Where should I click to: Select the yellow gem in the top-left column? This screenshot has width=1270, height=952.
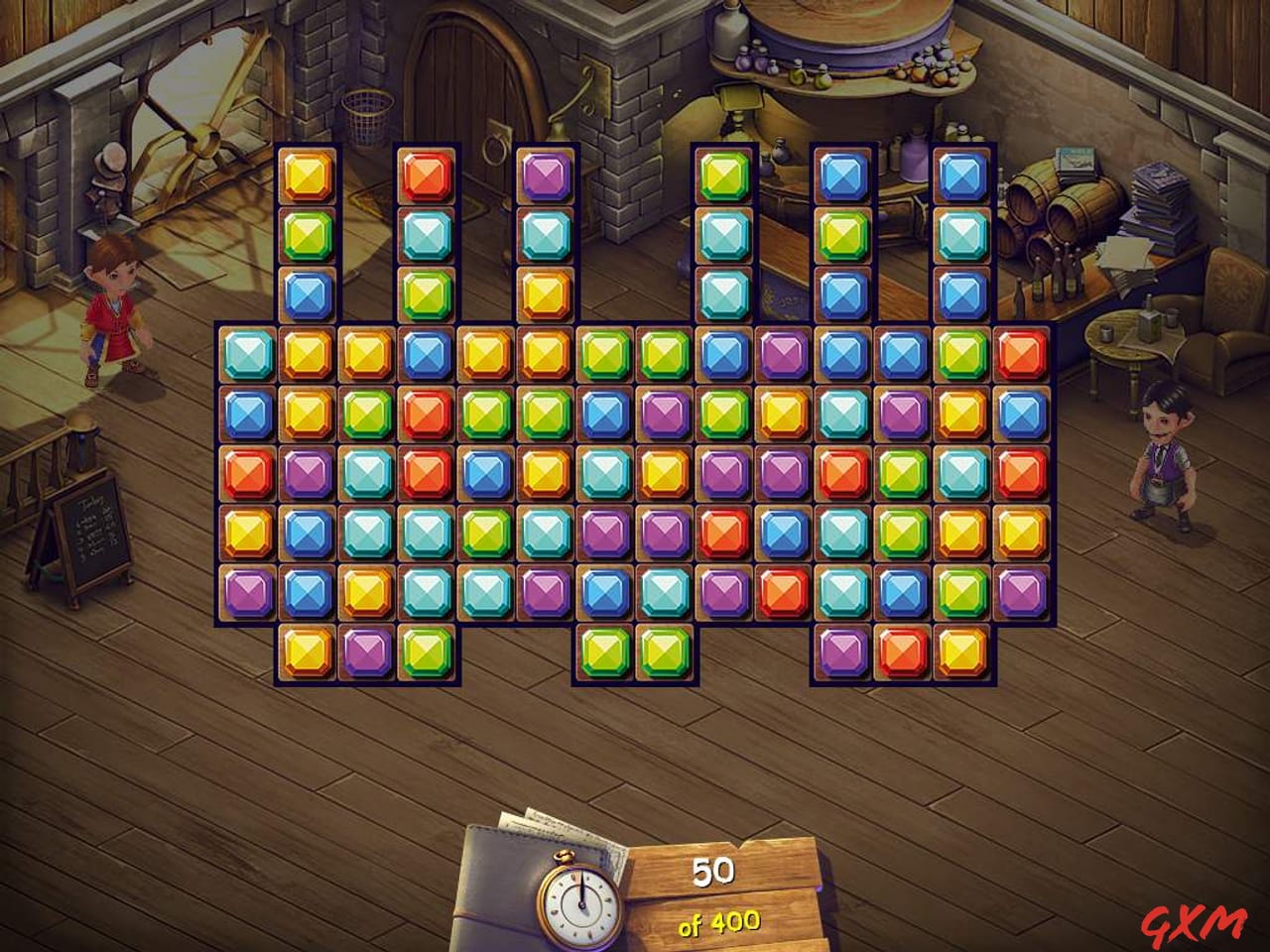[x=306, y=175]
